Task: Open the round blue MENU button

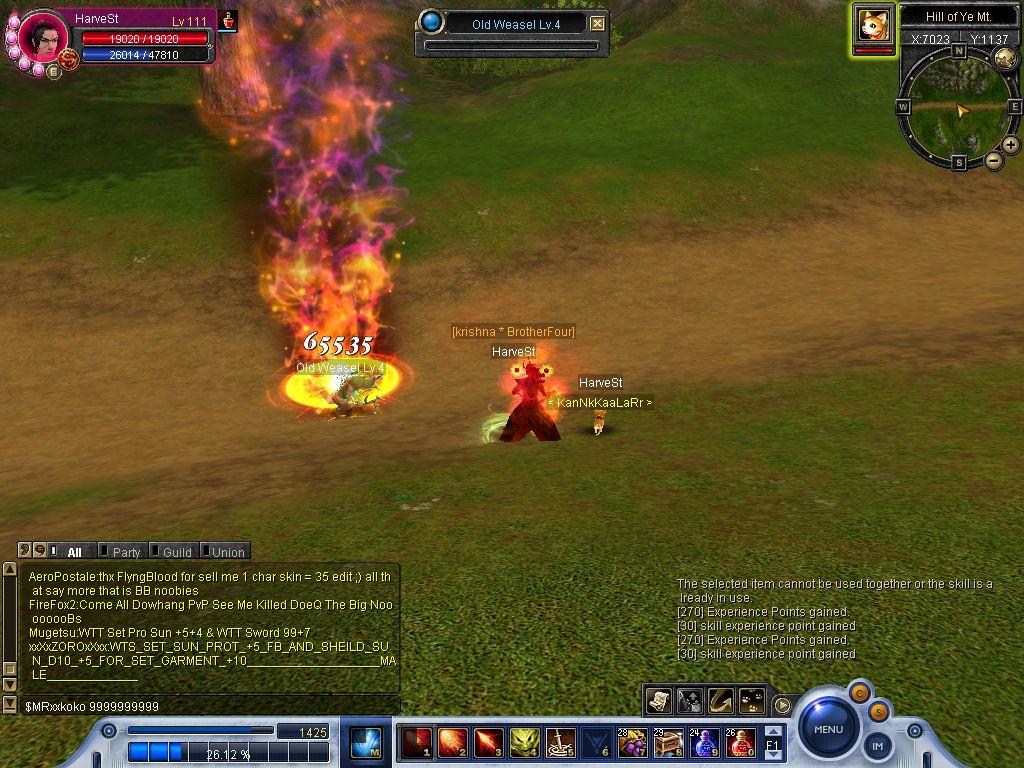Action: (828, 729)
